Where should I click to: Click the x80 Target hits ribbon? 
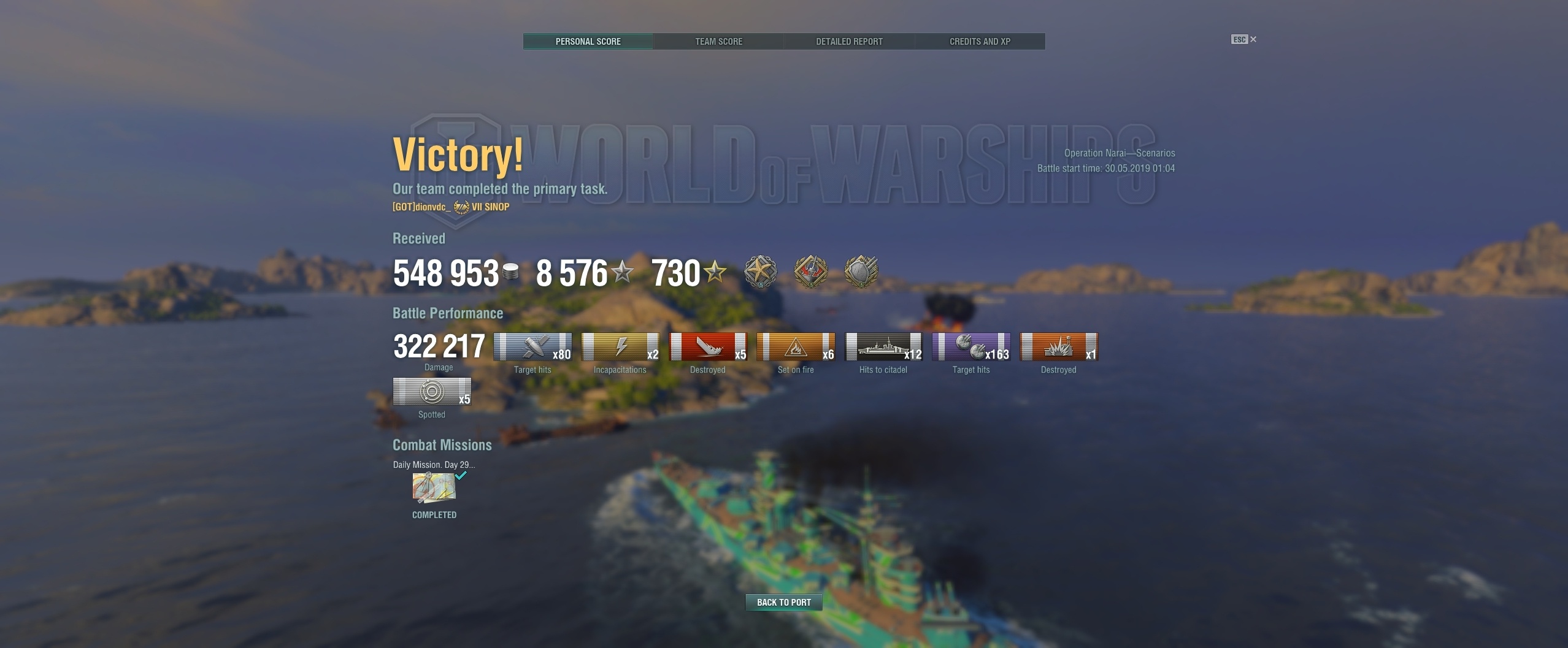pos(532,347)
